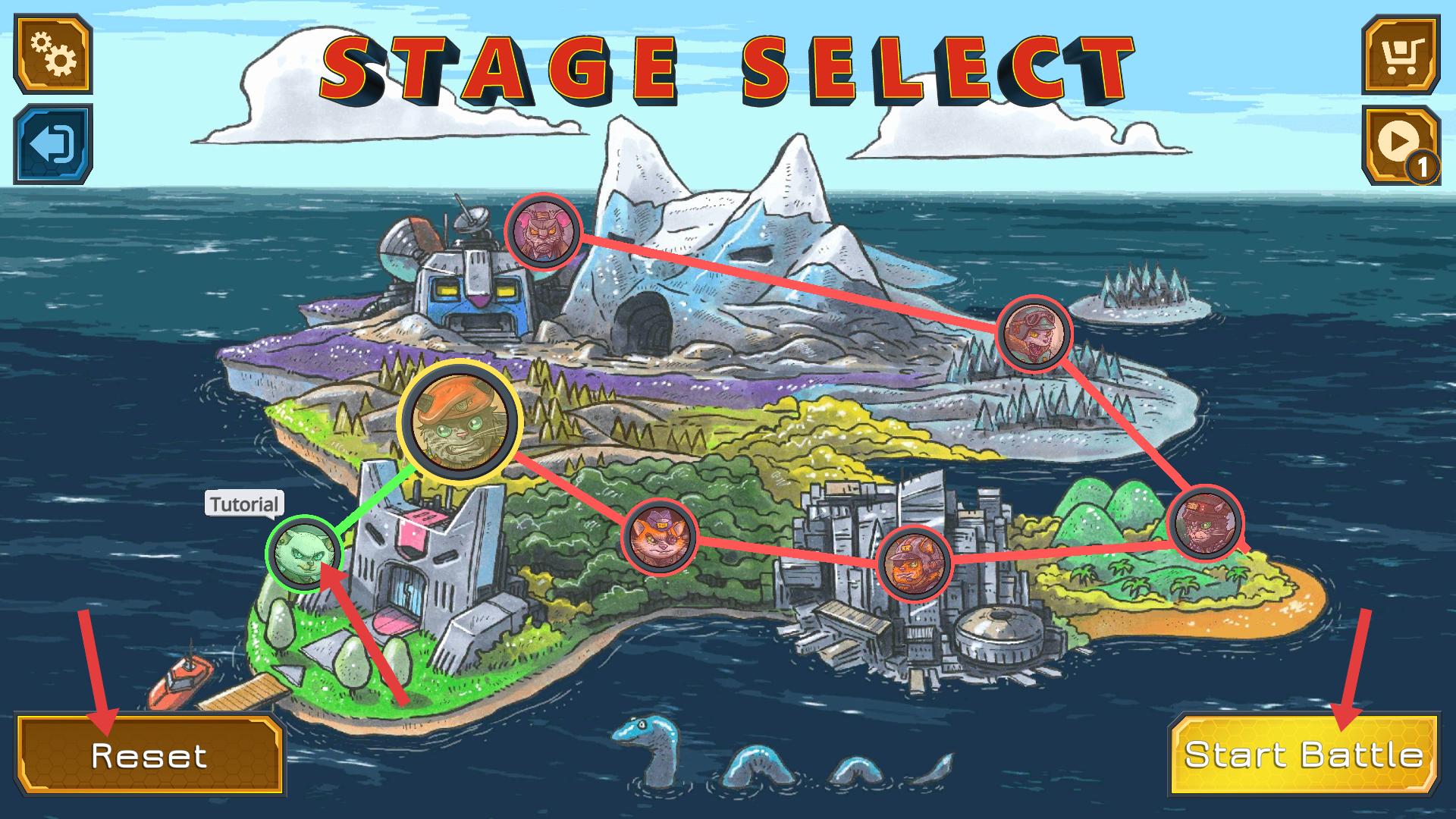Open the gear settings menu
The height and width of the screenshot is (819, 1456).
(x=52, y=53)
